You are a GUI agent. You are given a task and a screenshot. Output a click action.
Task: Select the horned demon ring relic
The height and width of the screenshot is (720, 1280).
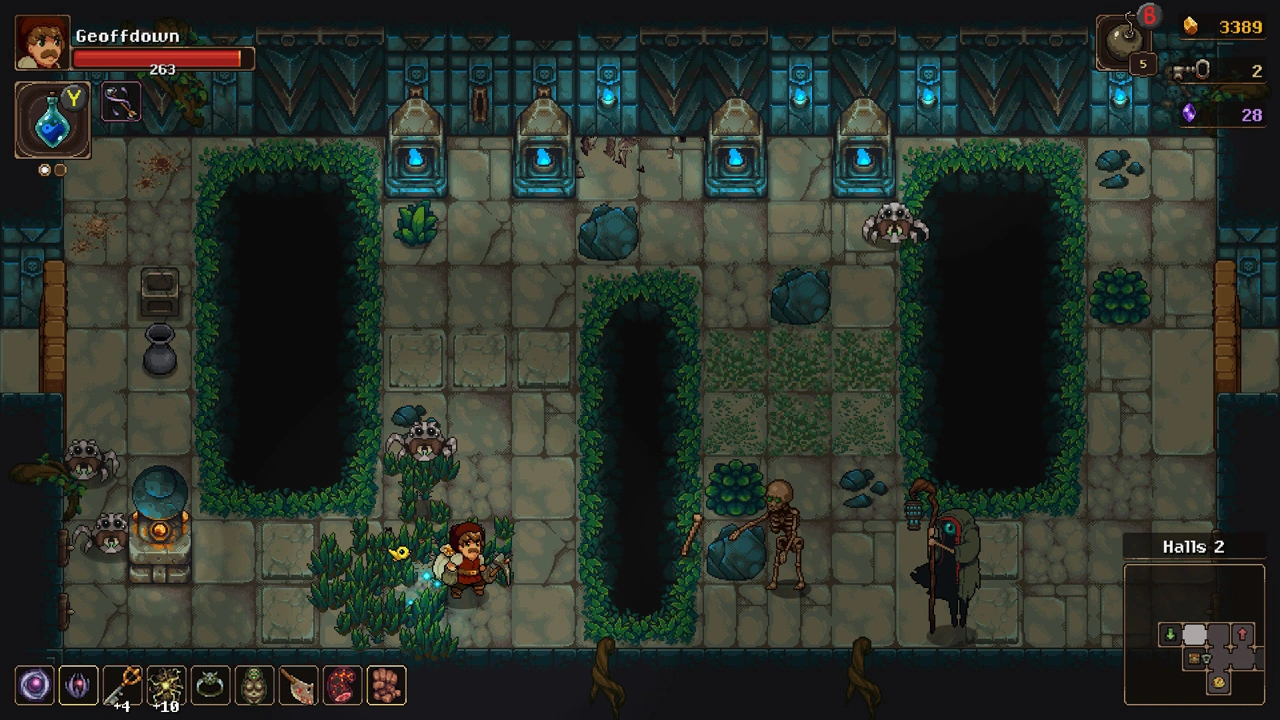point(210,685)
